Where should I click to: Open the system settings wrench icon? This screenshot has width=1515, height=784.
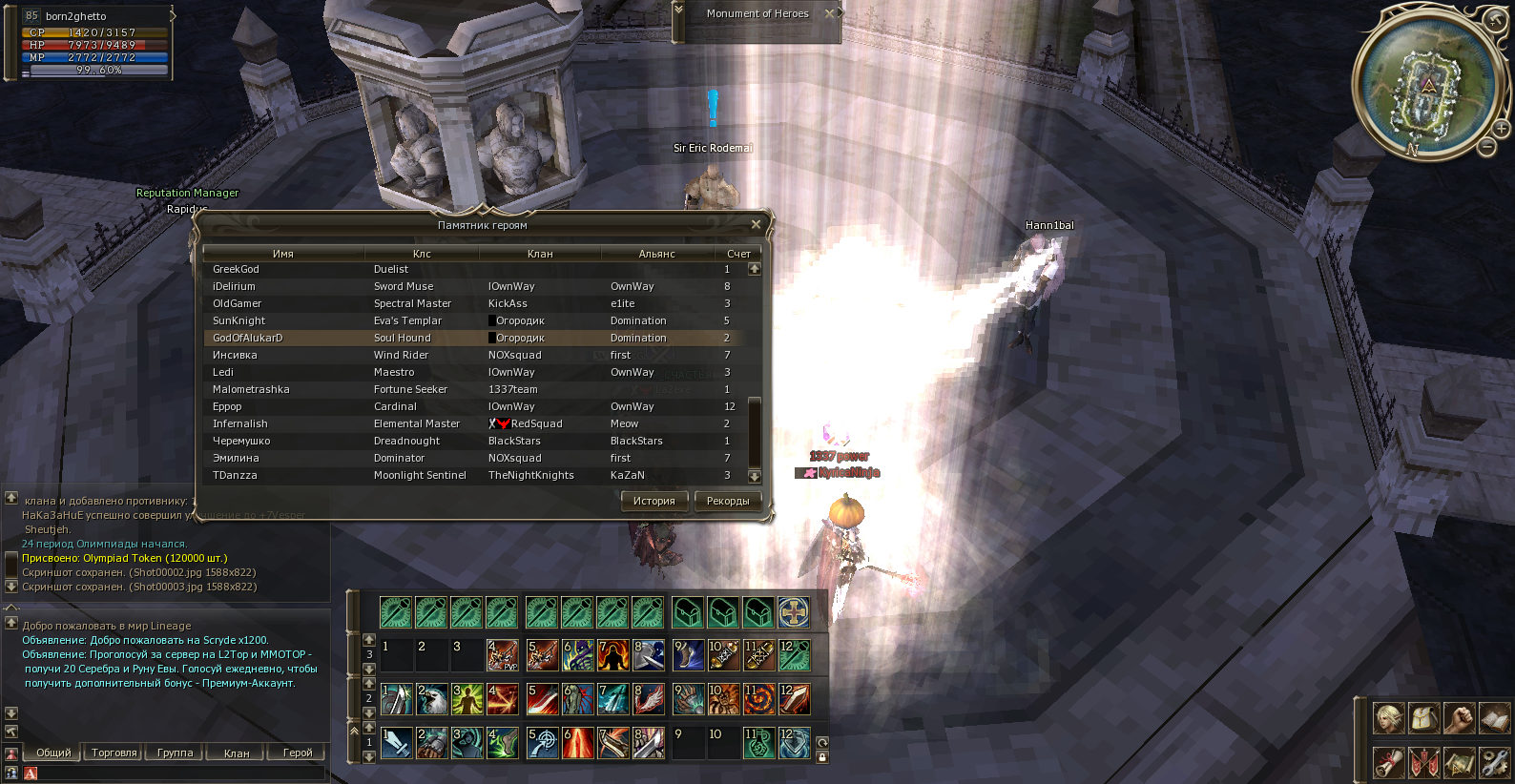[1493, 762]
